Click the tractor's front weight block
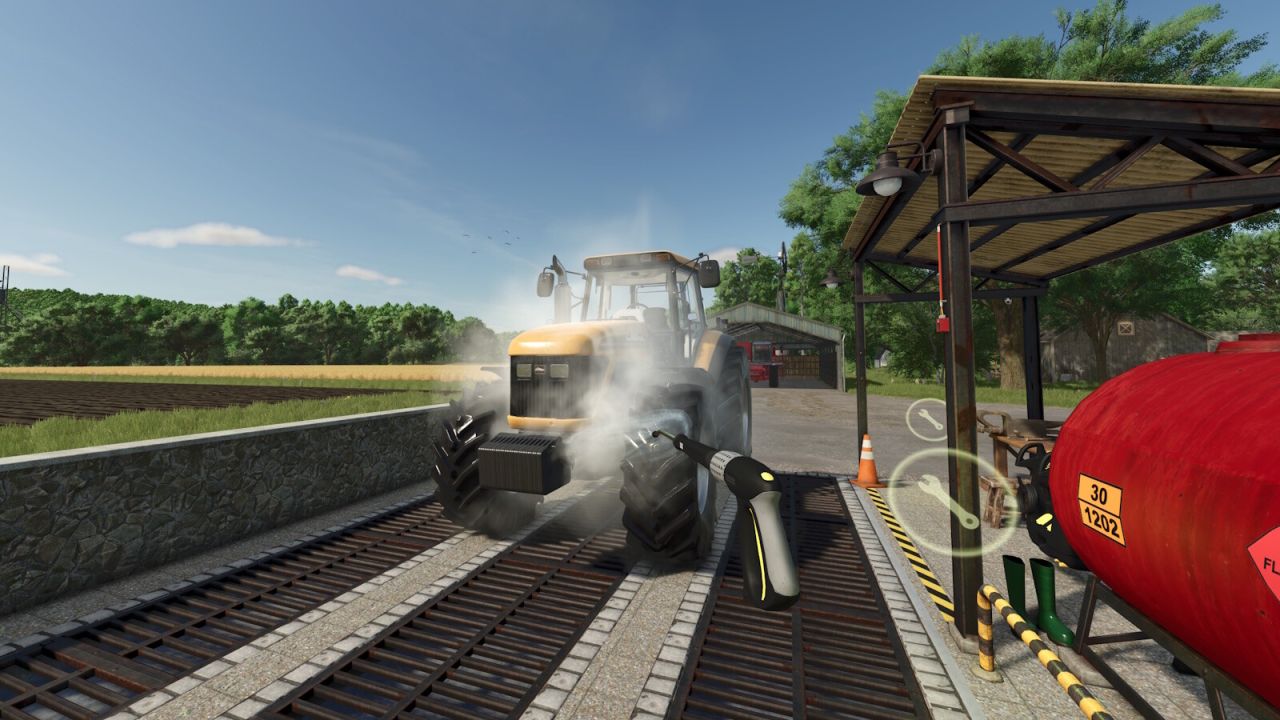The image size is (1280, 720). tap(520, 465)
